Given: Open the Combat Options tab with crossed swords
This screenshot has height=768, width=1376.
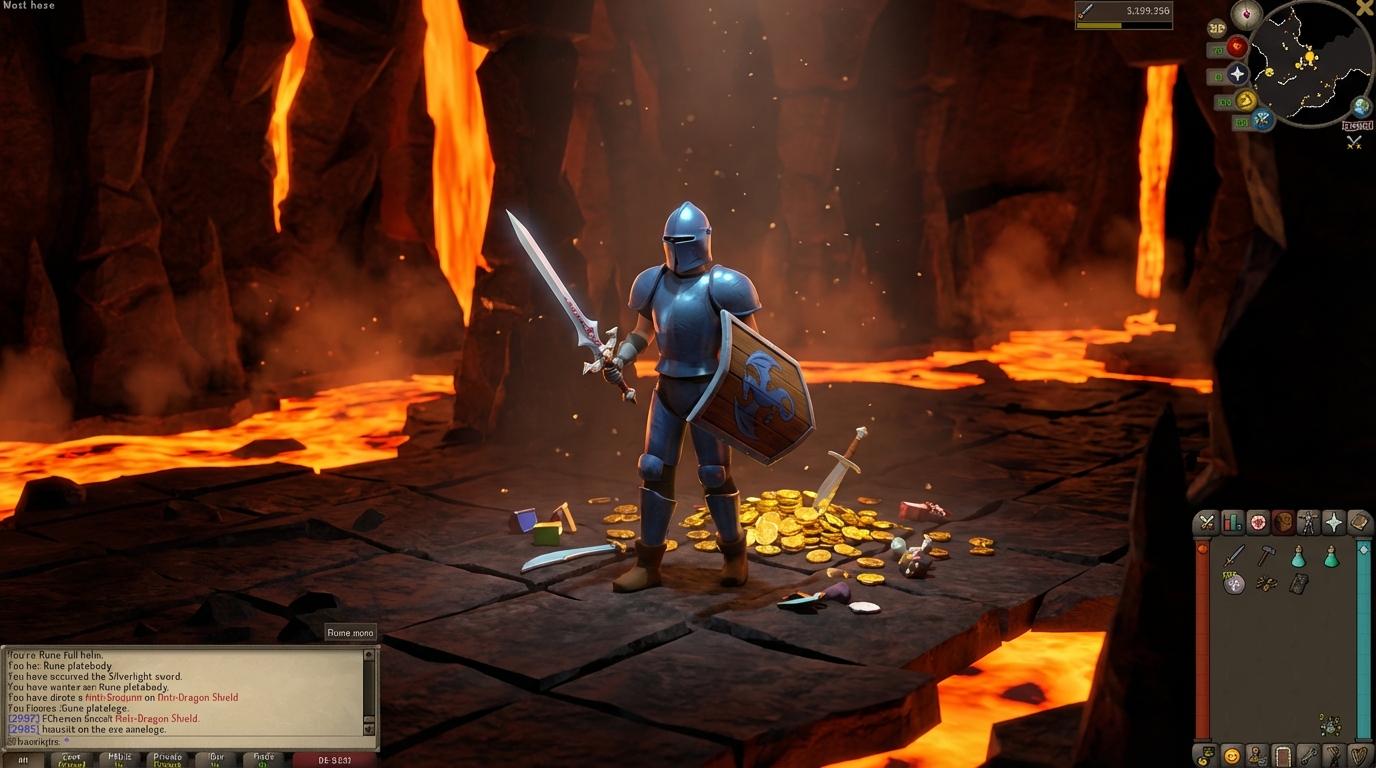Looking at the screenshot, I should 1206,522.
